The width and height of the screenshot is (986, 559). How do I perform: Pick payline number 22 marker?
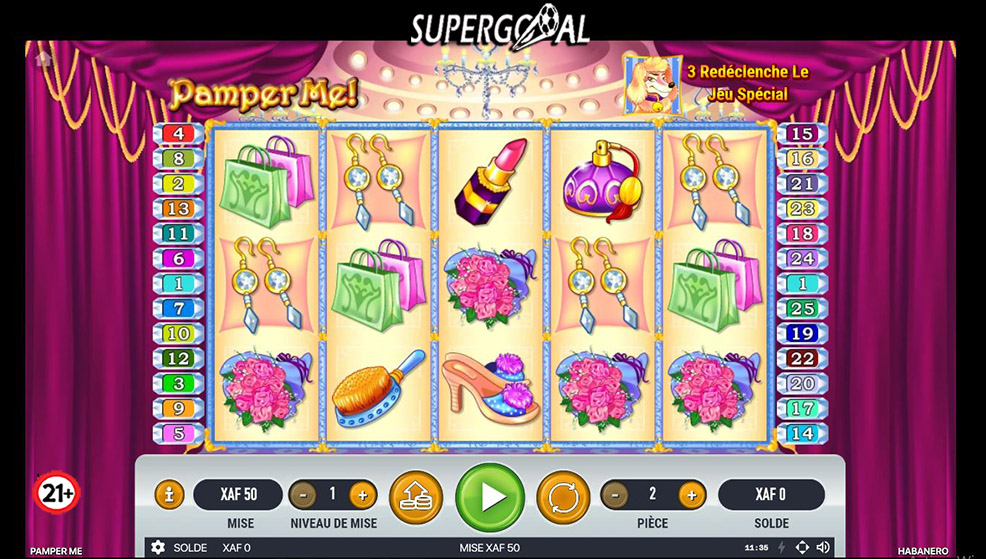click(802, 359)
